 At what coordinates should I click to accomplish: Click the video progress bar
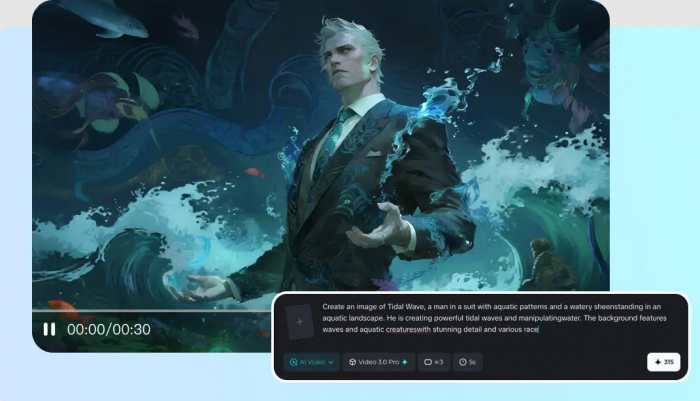tap(150, 311)
